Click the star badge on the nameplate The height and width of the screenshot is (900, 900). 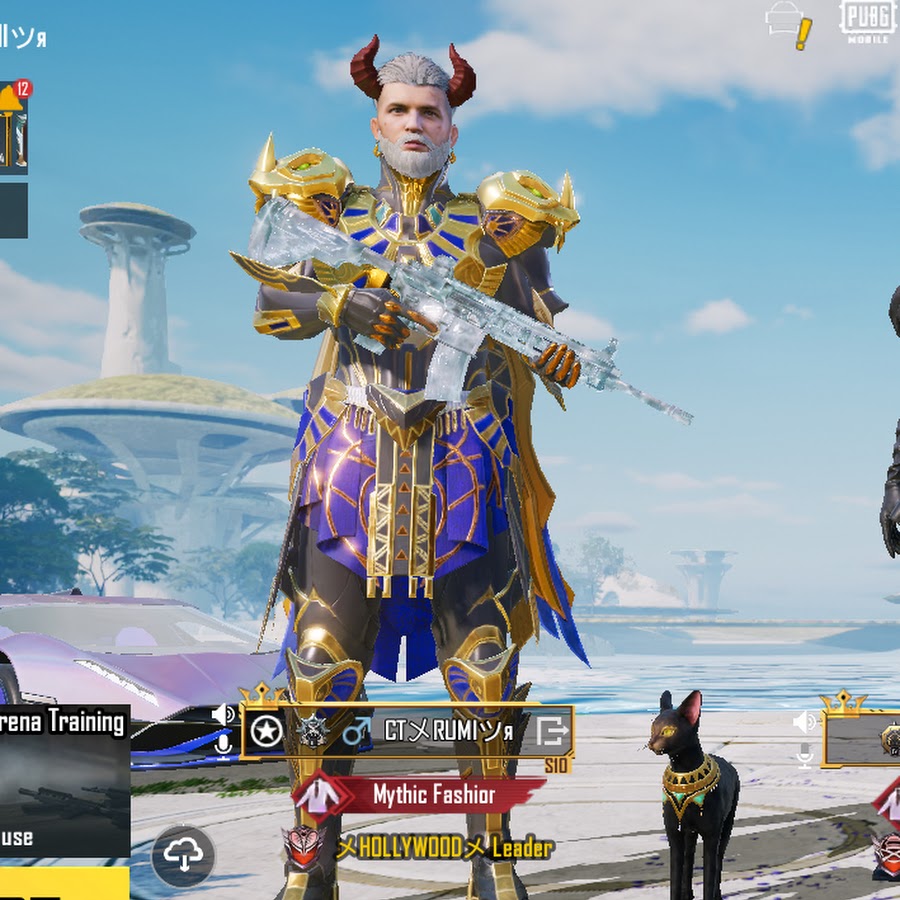tap(266, 732)
